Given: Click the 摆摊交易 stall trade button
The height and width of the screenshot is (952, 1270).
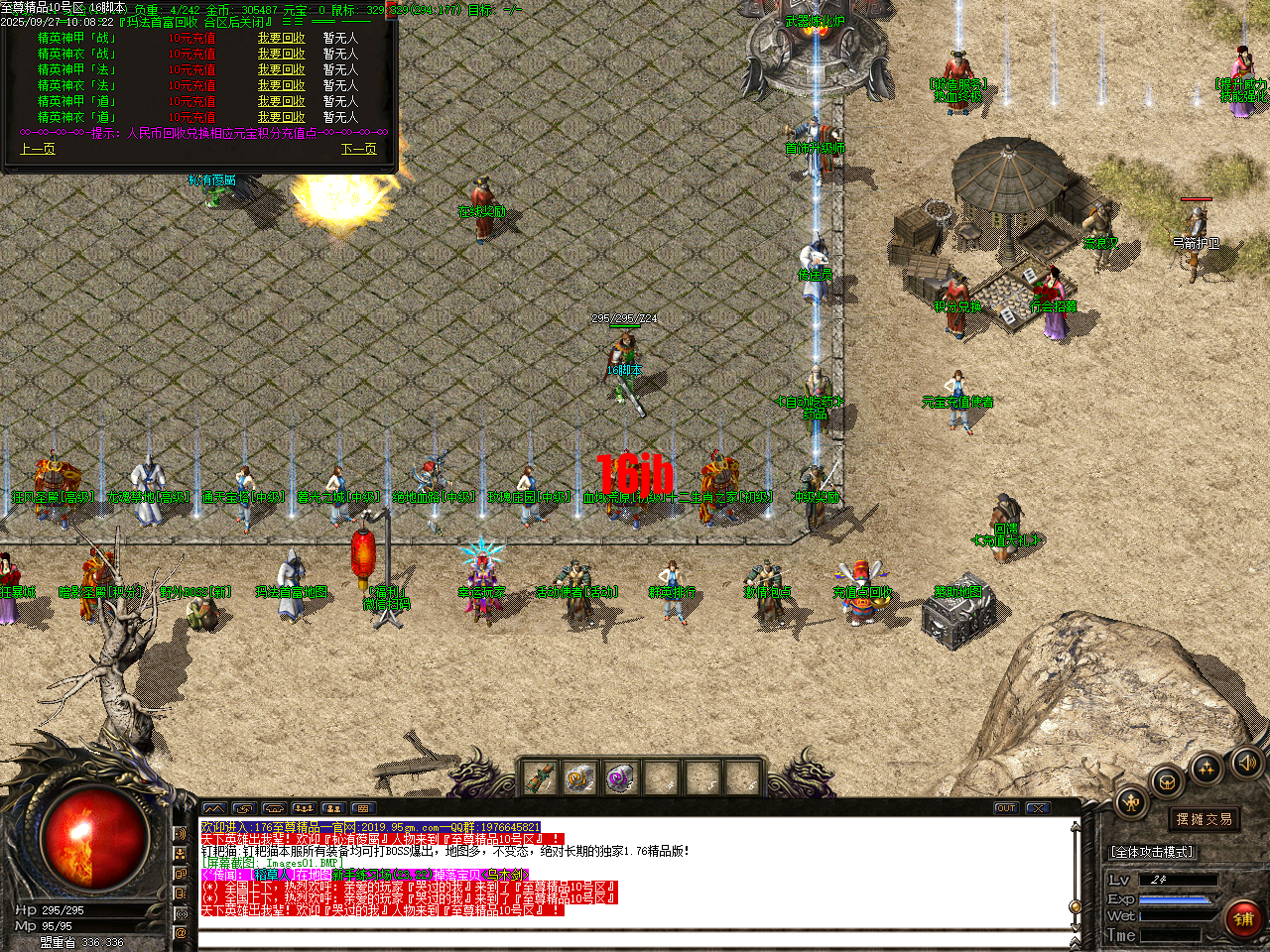Looking at the screenshot, I should (x=1205, y=818).
